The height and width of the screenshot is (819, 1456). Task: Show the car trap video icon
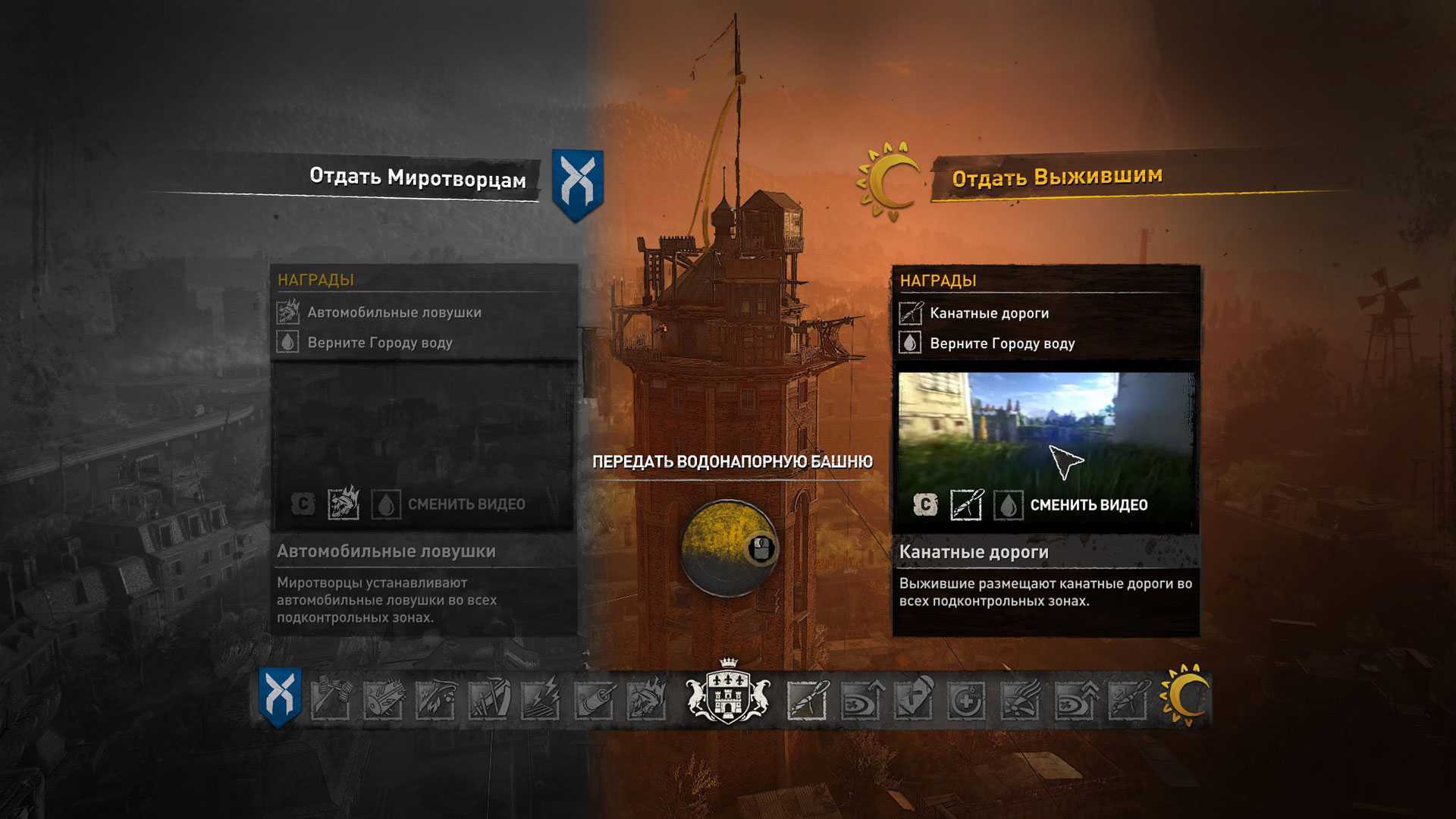[x=344, y=504]
